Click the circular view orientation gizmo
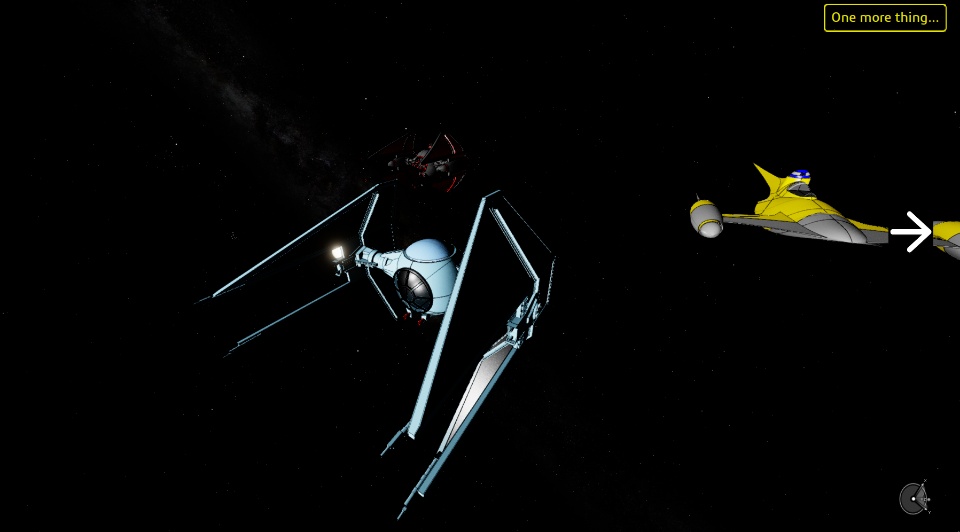Viewport: 960px width, 532px height. click(914, 497)
